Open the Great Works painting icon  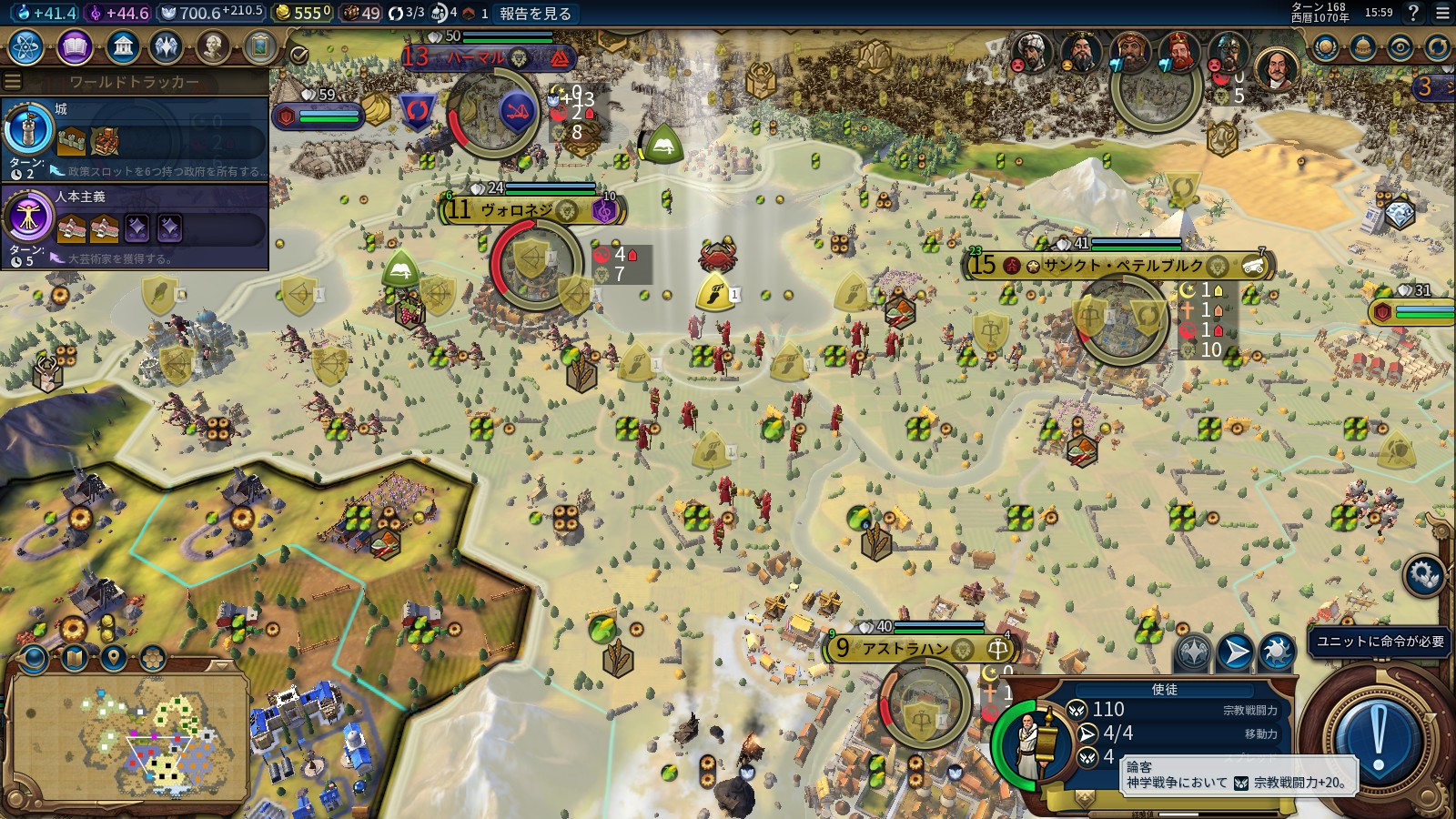point(259,47)
